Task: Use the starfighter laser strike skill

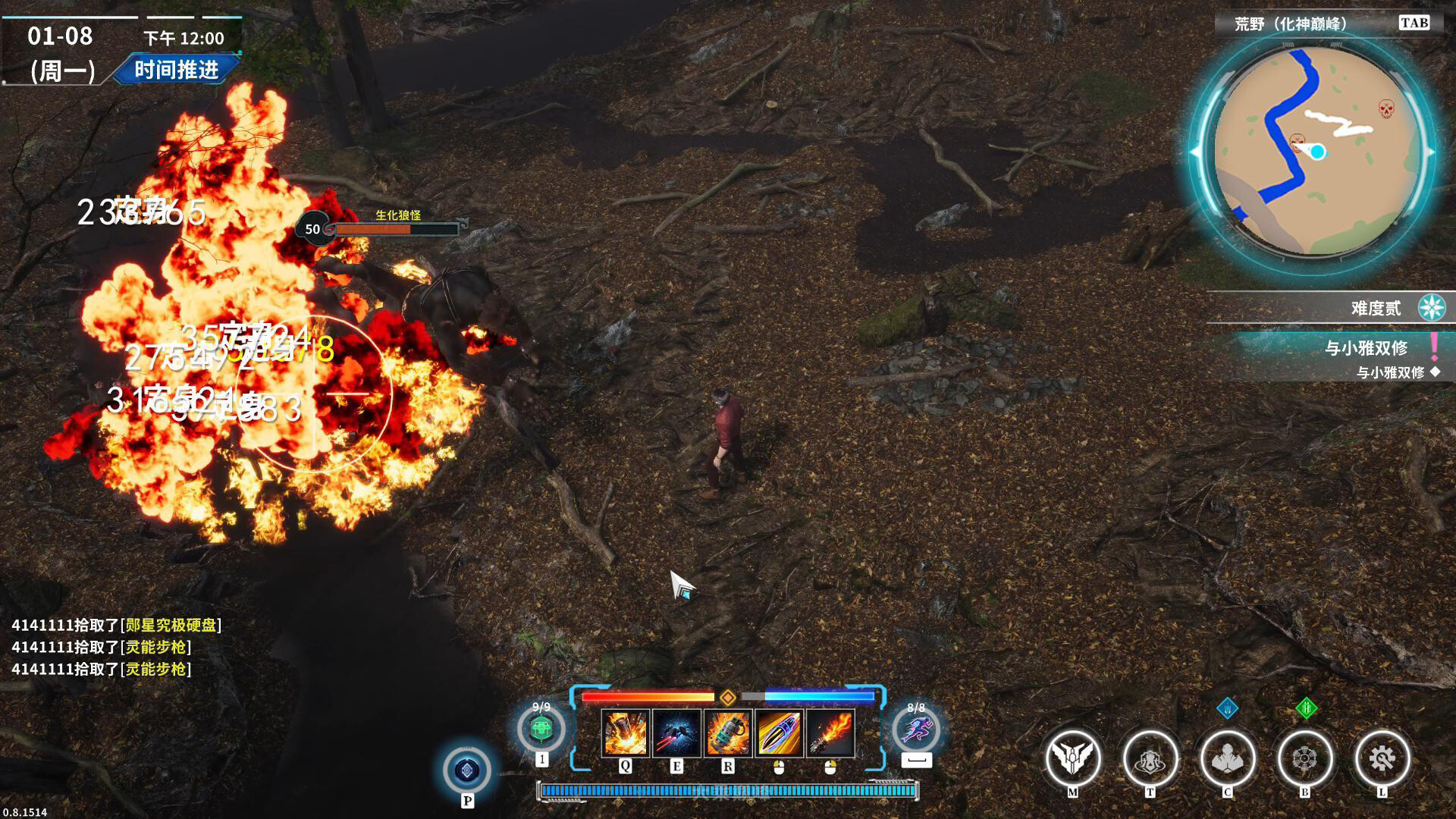Action: pyautogui.click(x=676, y=733)
